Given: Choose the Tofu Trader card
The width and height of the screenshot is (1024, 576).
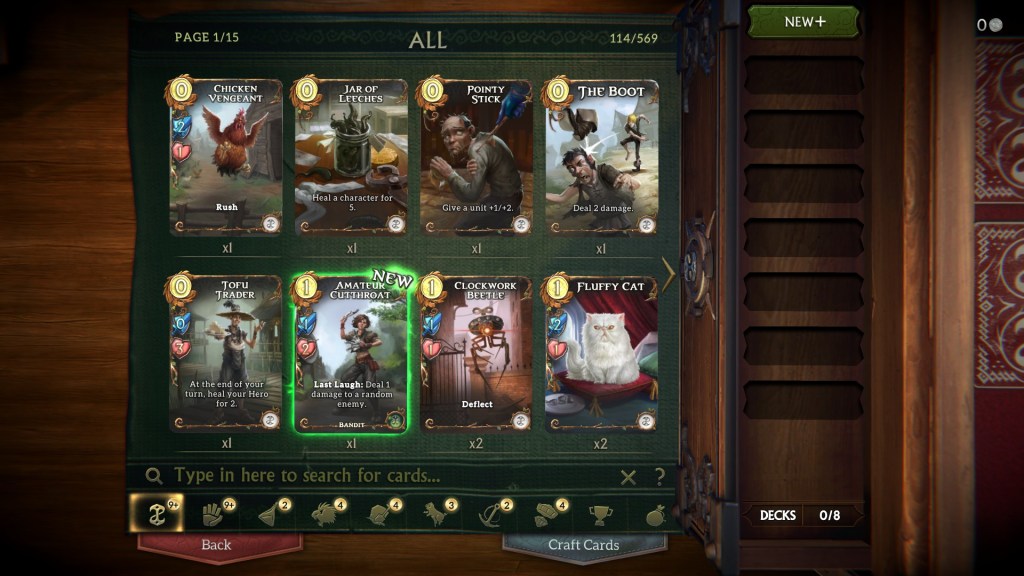Looking at the screenshot, I should click(x=226, y=353).
